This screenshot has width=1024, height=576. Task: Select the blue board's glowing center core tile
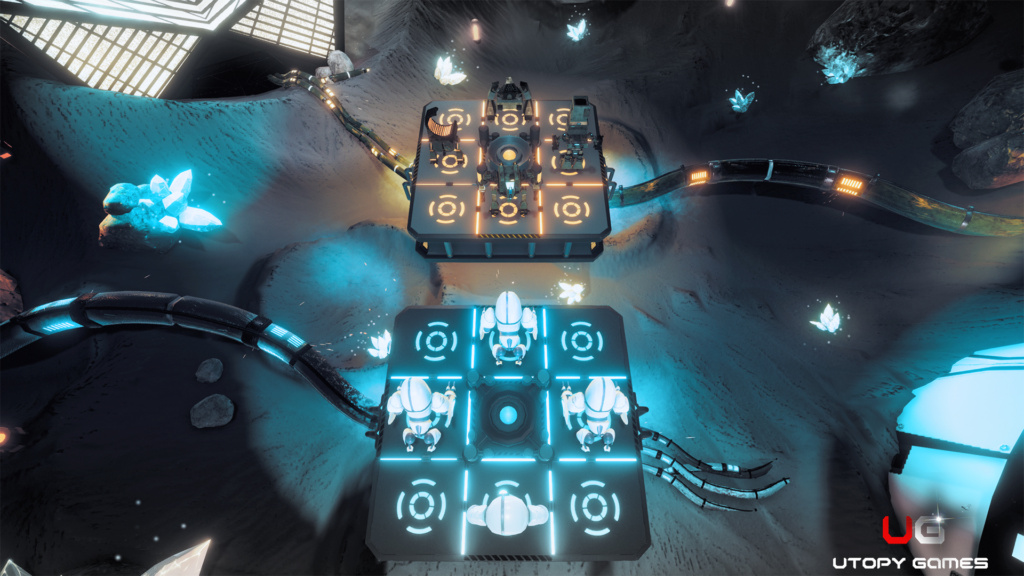pyautogui.click(x=508, y=414)
